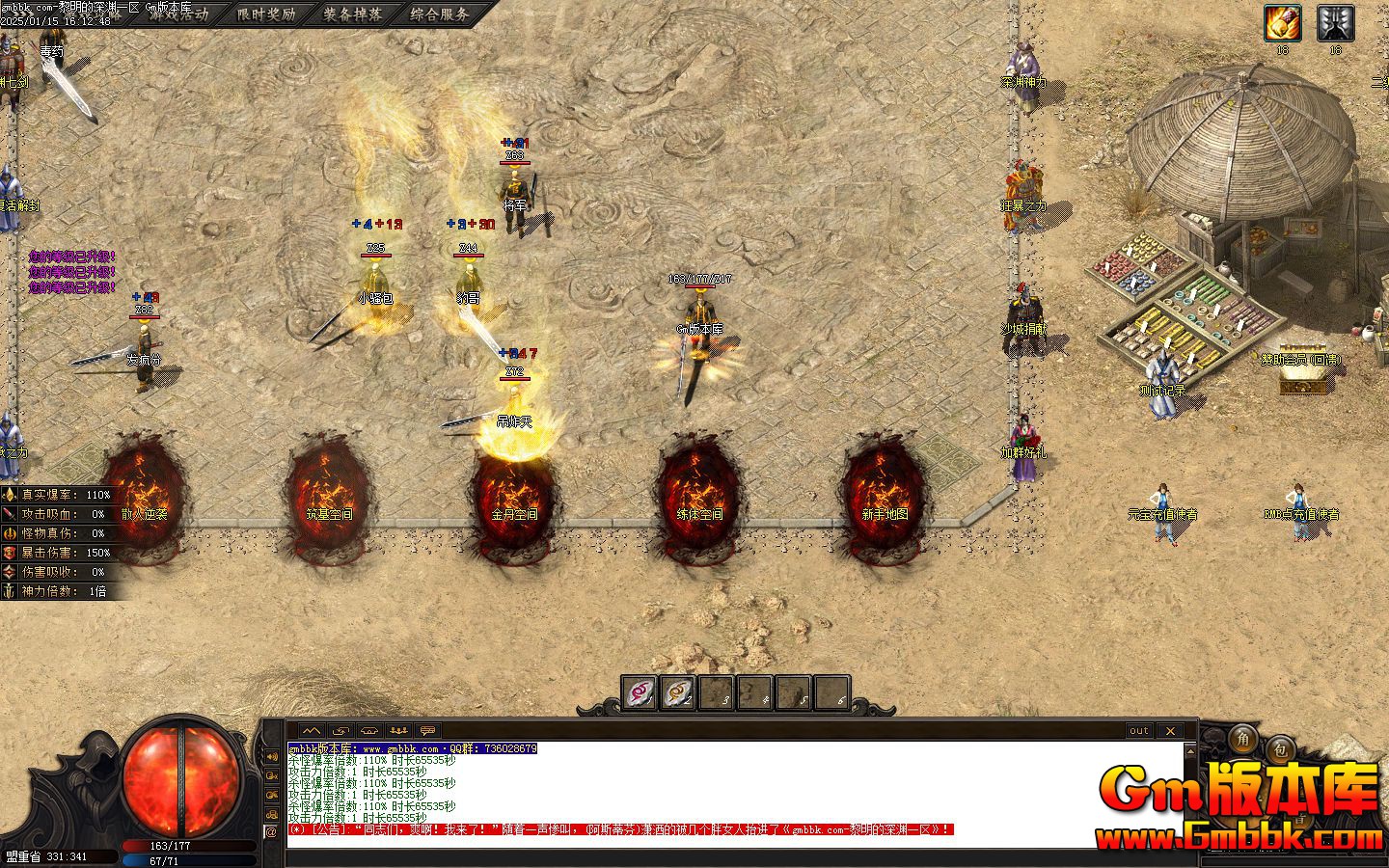Open the 限时奖励 menu
Image resolution: width=1389 pixels, height=868 pixels.
tap(265, 14)
